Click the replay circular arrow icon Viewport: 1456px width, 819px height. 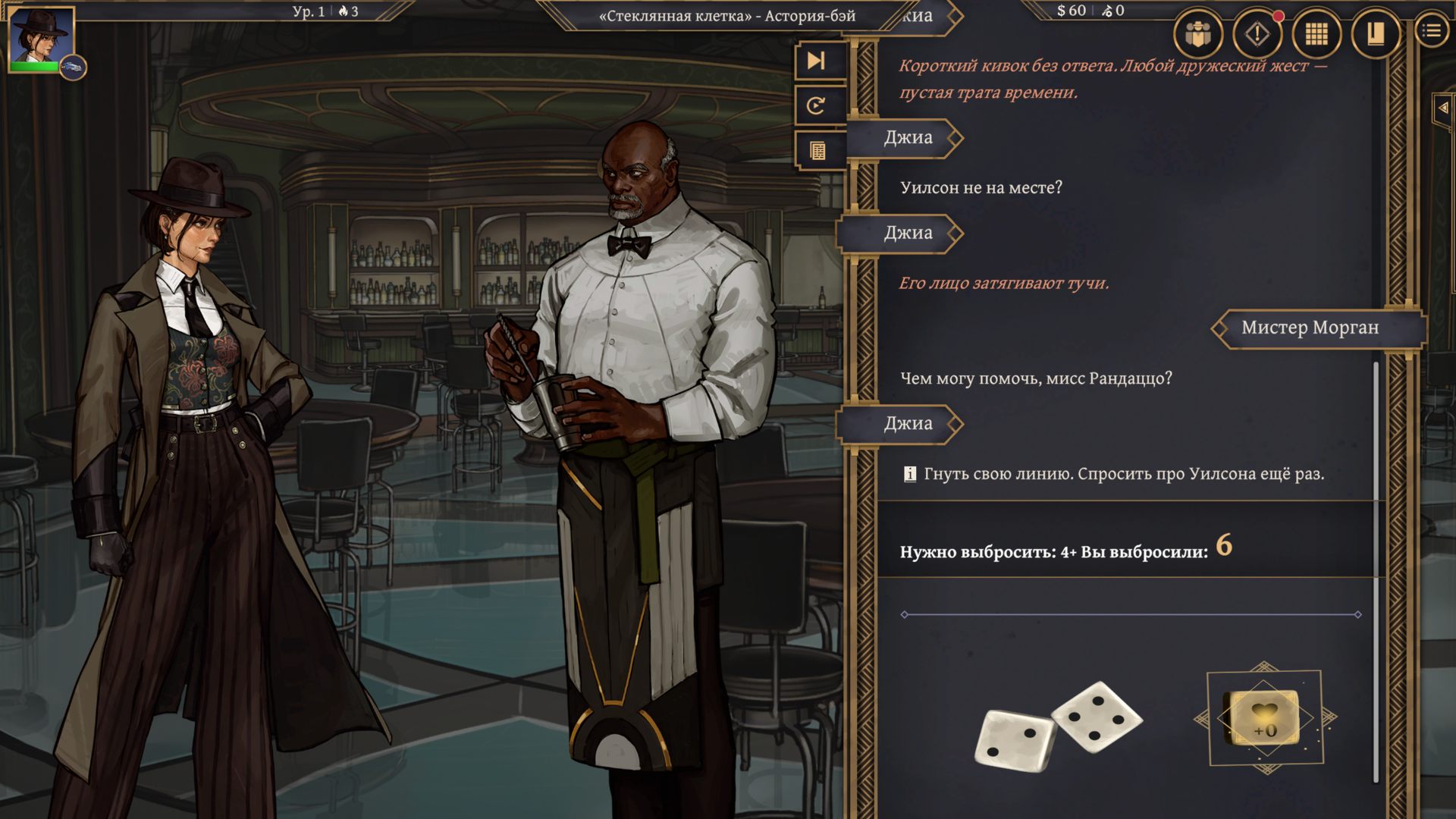coord(817,106)
